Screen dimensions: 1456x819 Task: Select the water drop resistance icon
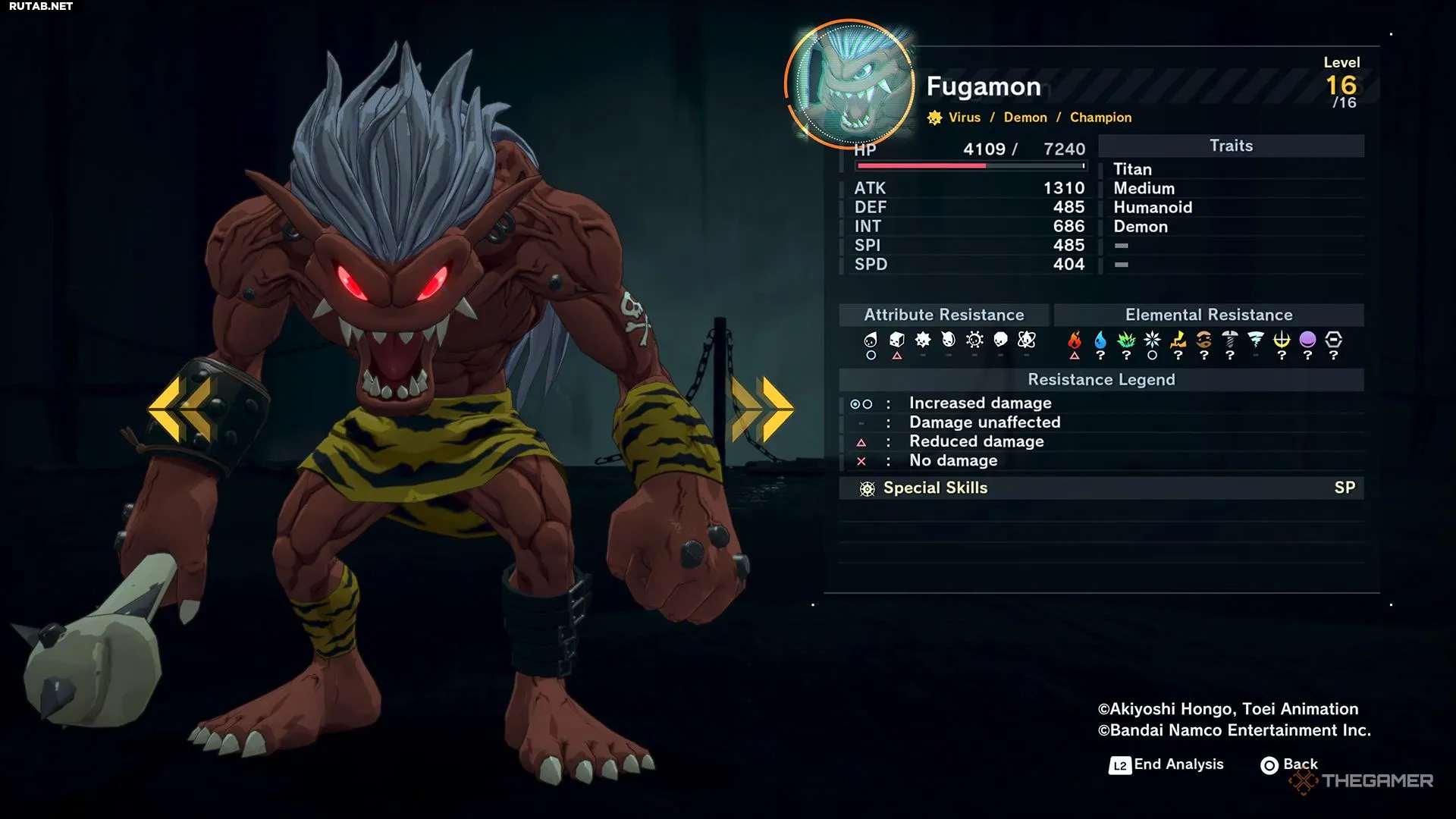pyautogui.click(x=1100, y=340)
